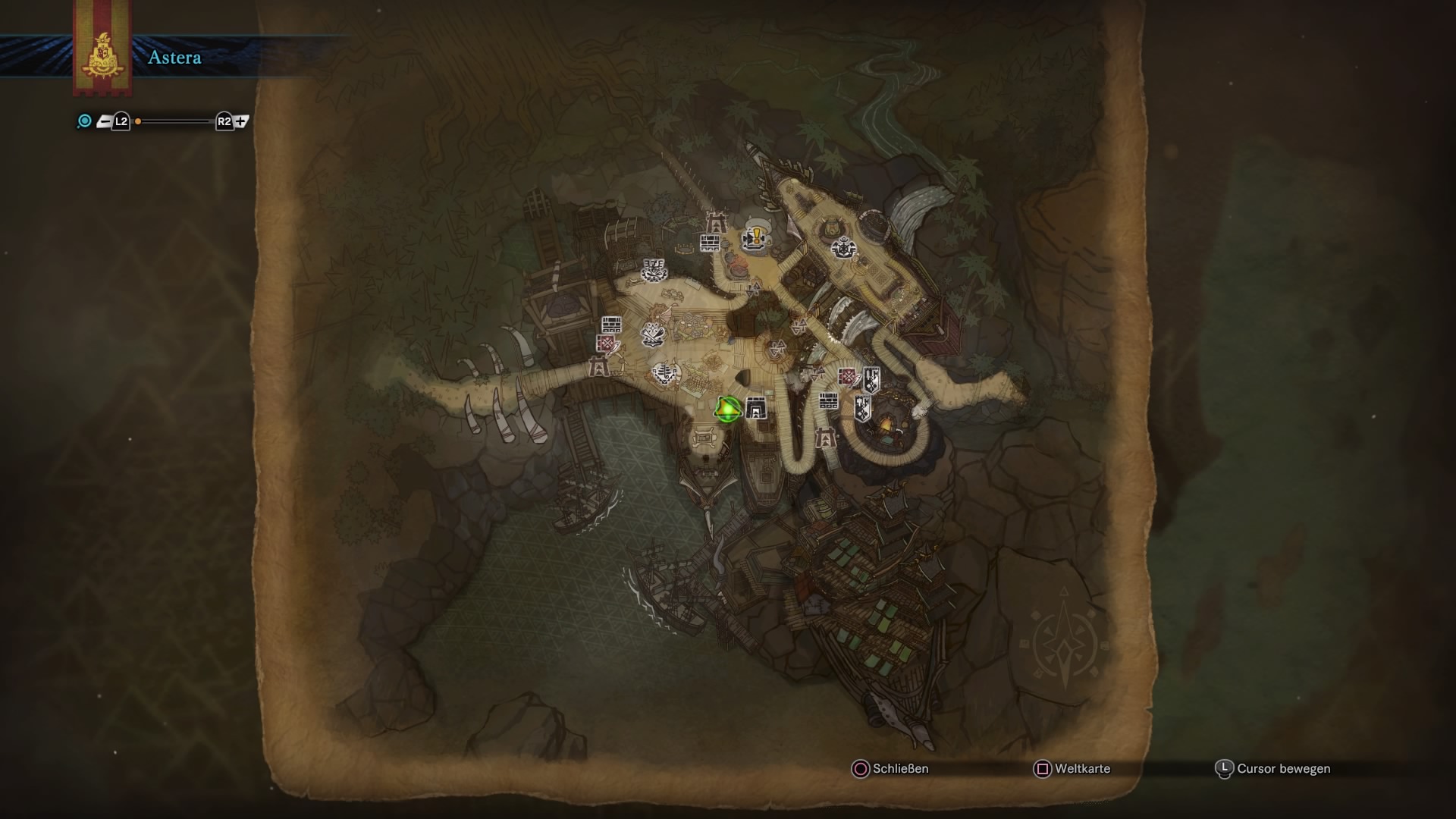The width and height of the screenshot is (1456, 819).
Task: Select the green player position marker
Action: tap(727, 410)
